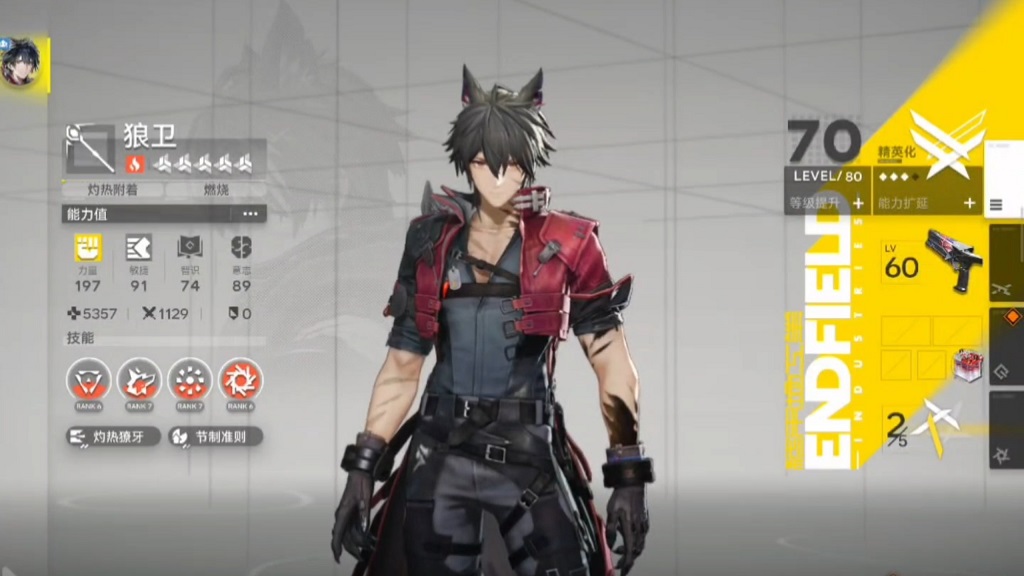
Task: Select the 力量 strength attribute icon
Action: [88, 249]
